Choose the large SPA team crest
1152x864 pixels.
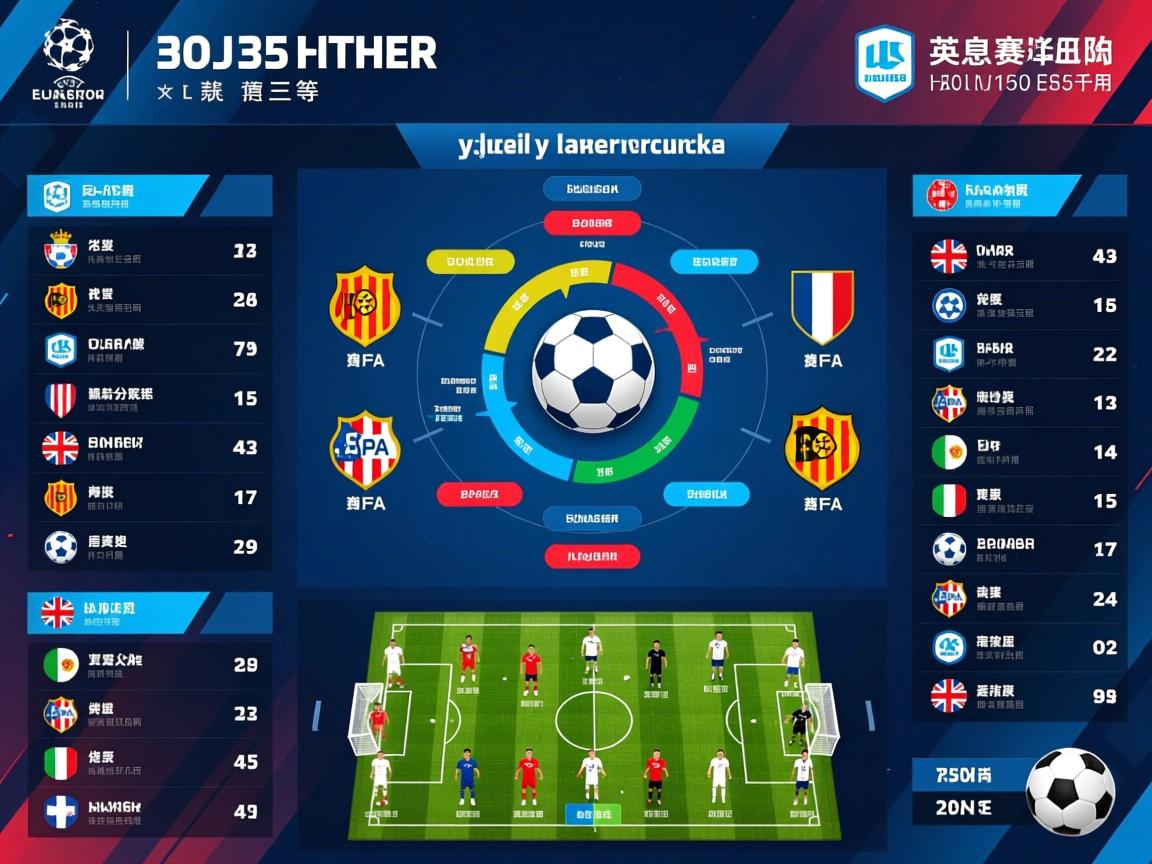pos(365,450)
